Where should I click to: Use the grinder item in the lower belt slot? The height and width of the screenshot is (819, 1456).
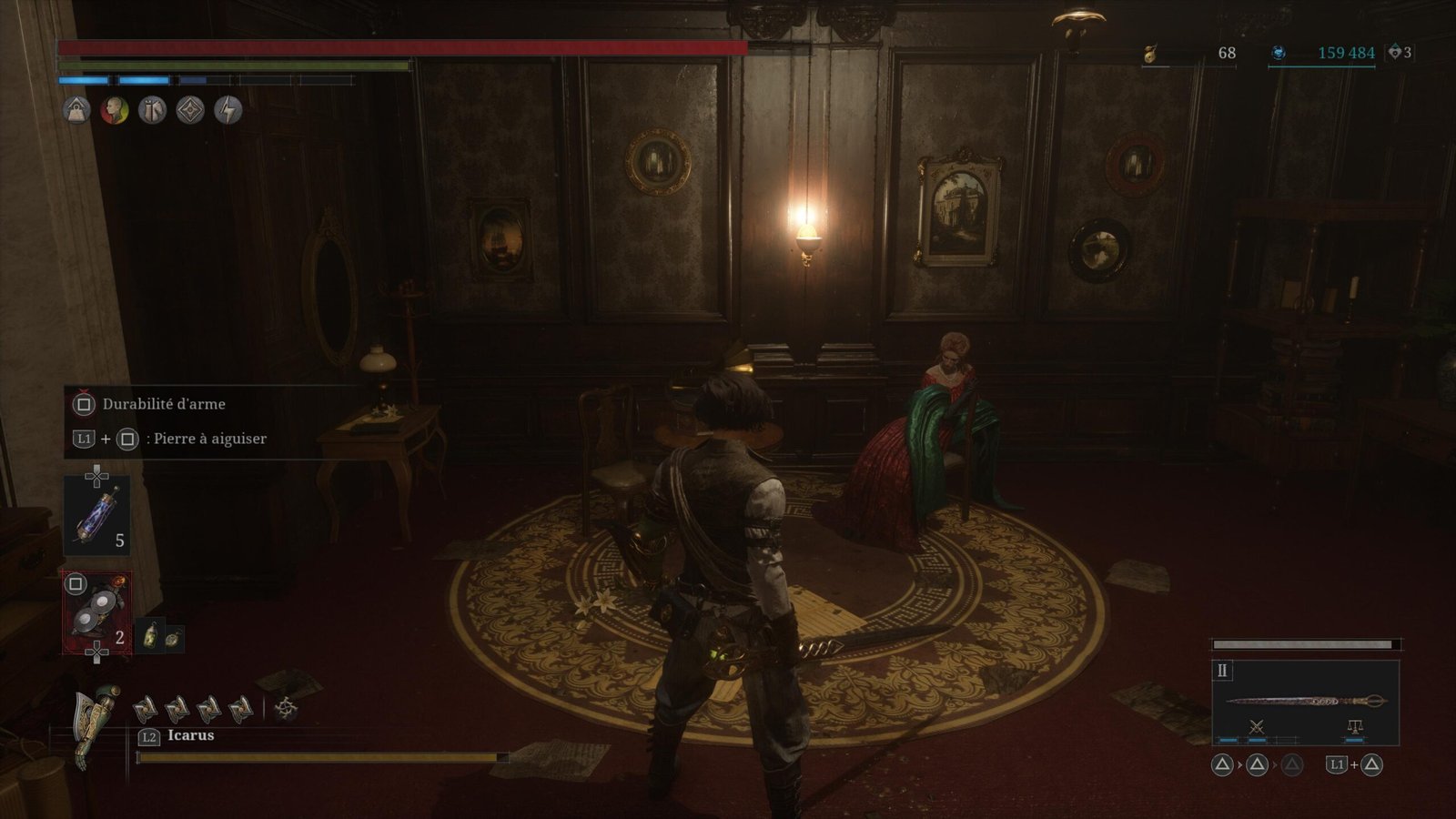click(96, 613)
